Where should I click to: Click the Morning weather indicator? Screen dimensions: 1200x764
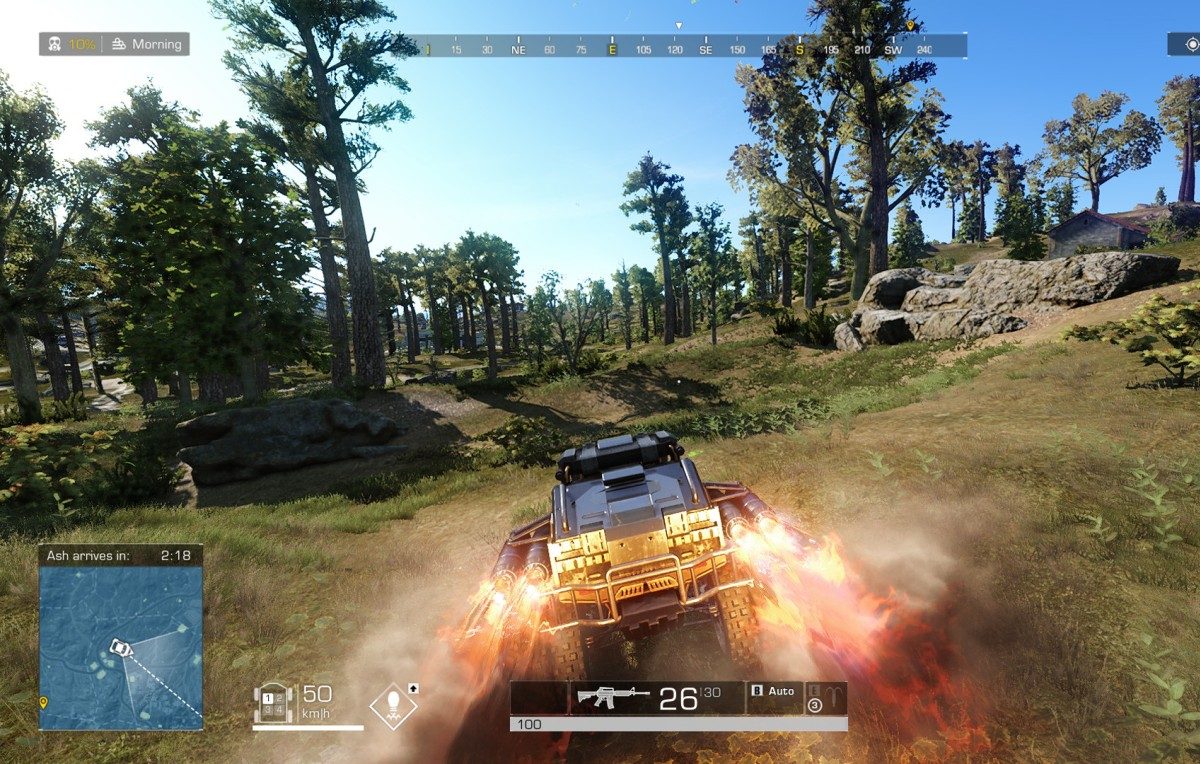click(x=147, y=44)
